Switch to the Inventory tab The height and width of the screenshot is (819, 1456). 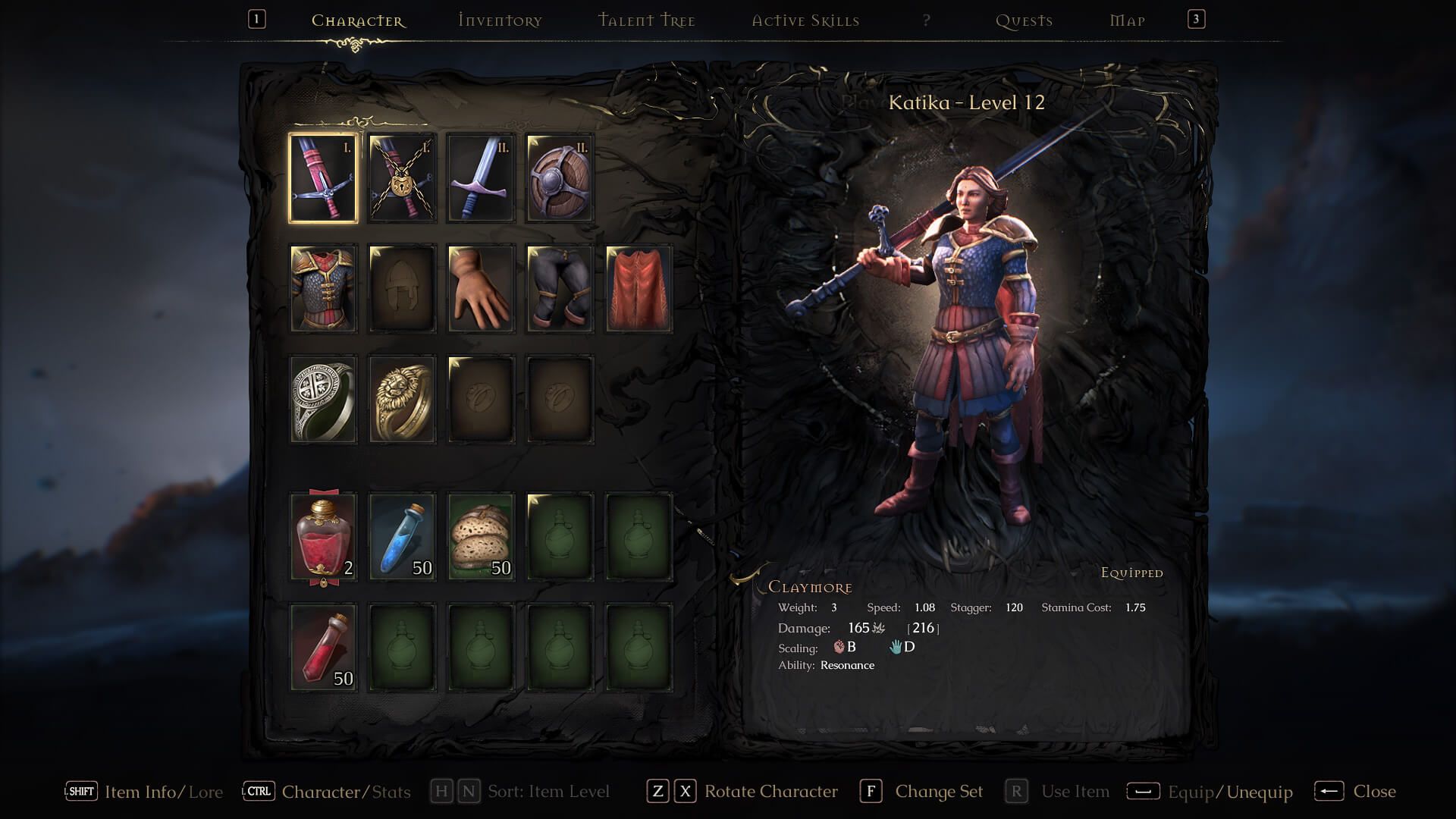[499, 20]
